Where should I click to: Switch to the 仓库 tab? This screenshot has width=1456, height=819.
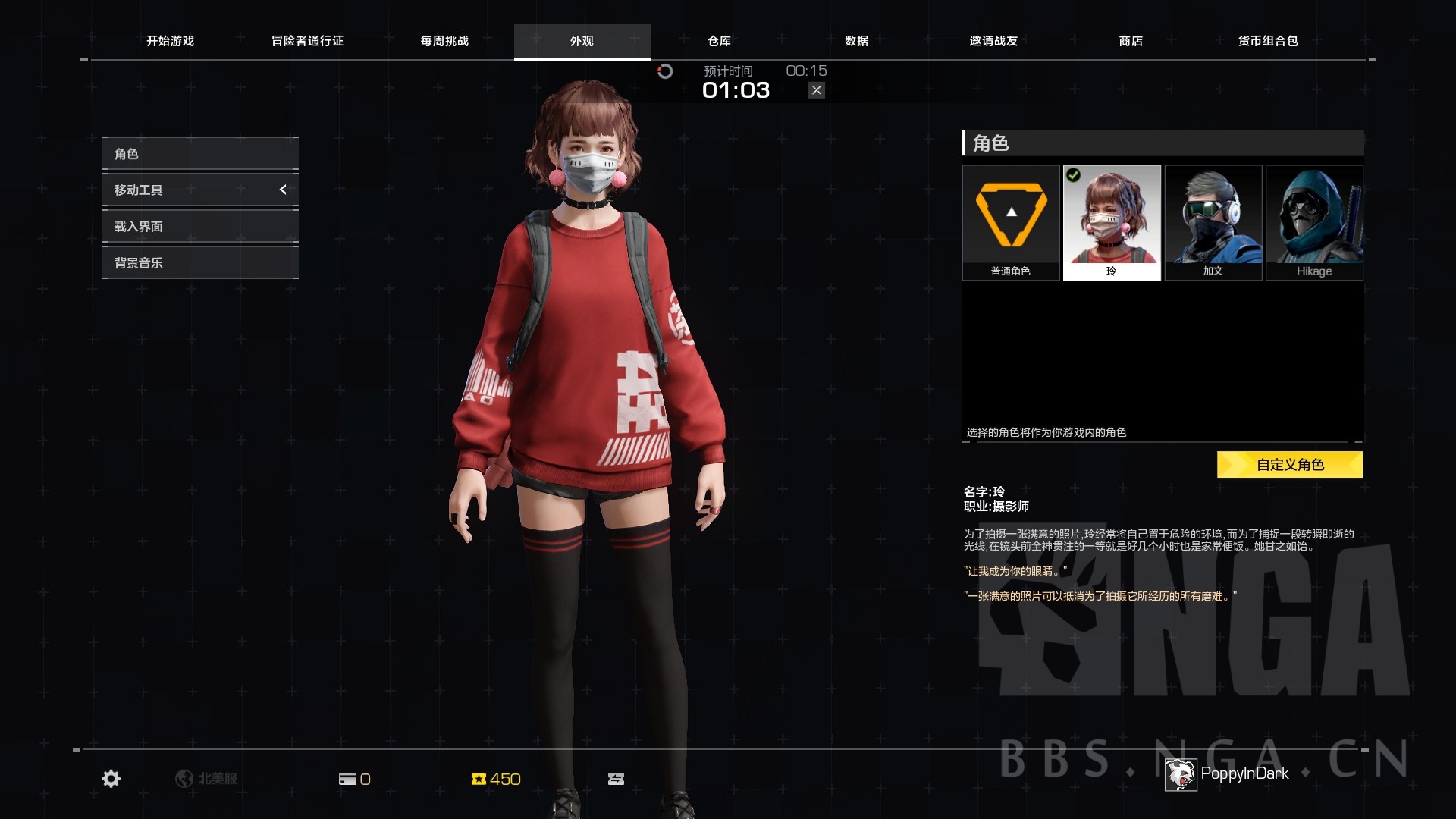(717, 42)
